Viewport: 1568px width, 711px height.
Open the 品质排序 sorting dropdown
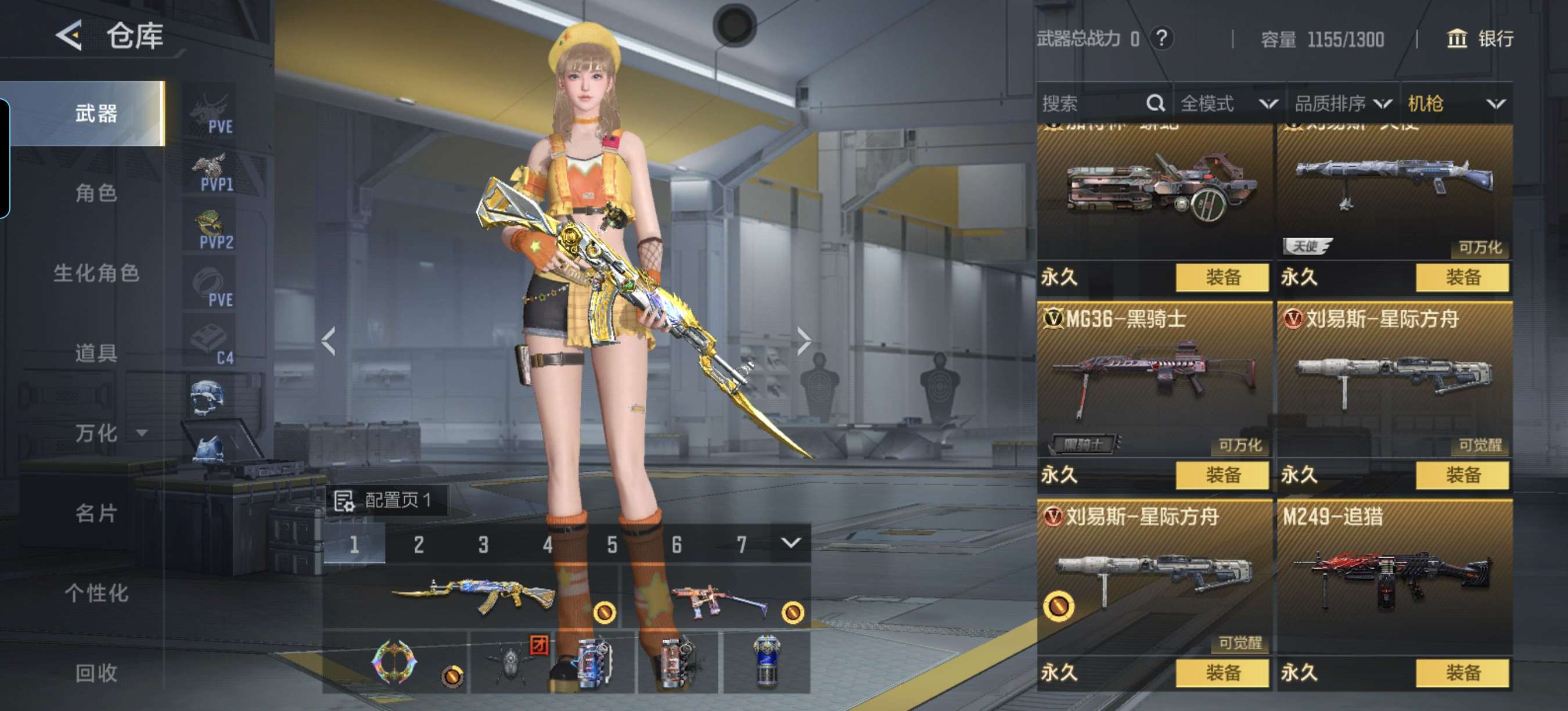1342,103
